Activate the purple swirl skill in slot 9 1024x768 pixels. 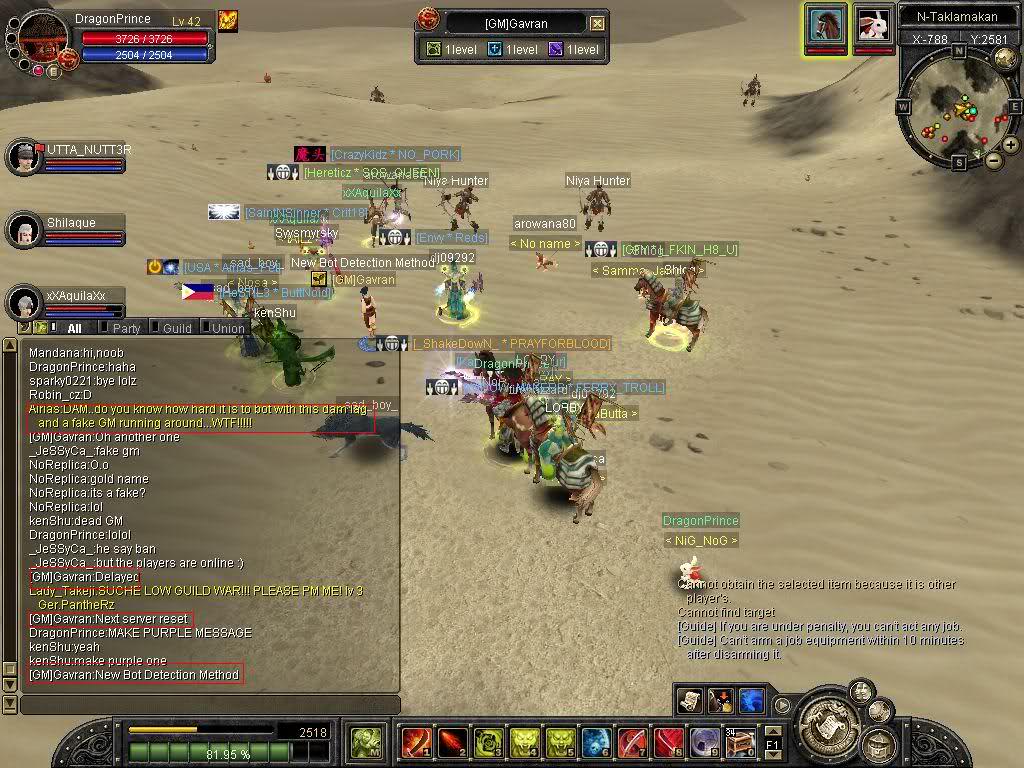[x=704, y=743]
